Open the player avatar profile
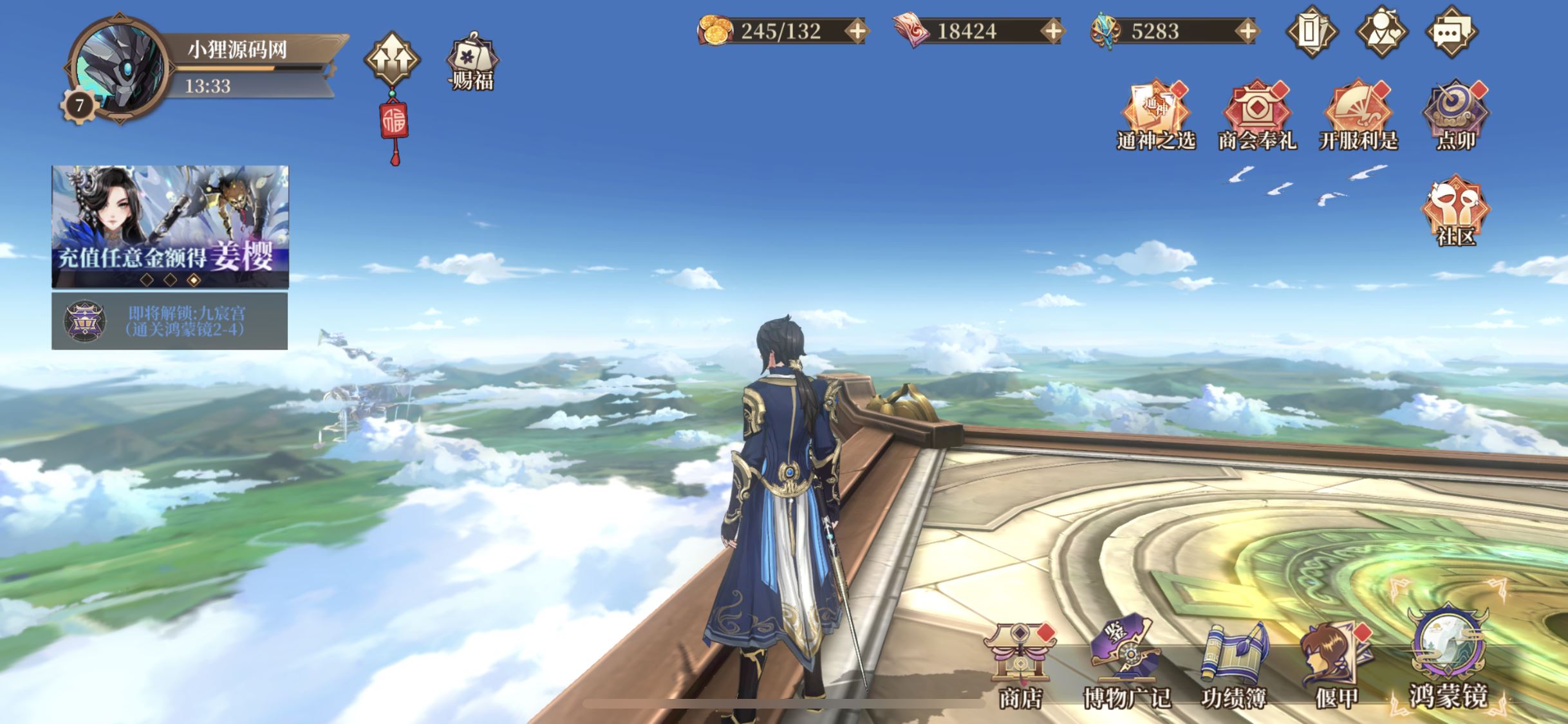 coord(118,68)
